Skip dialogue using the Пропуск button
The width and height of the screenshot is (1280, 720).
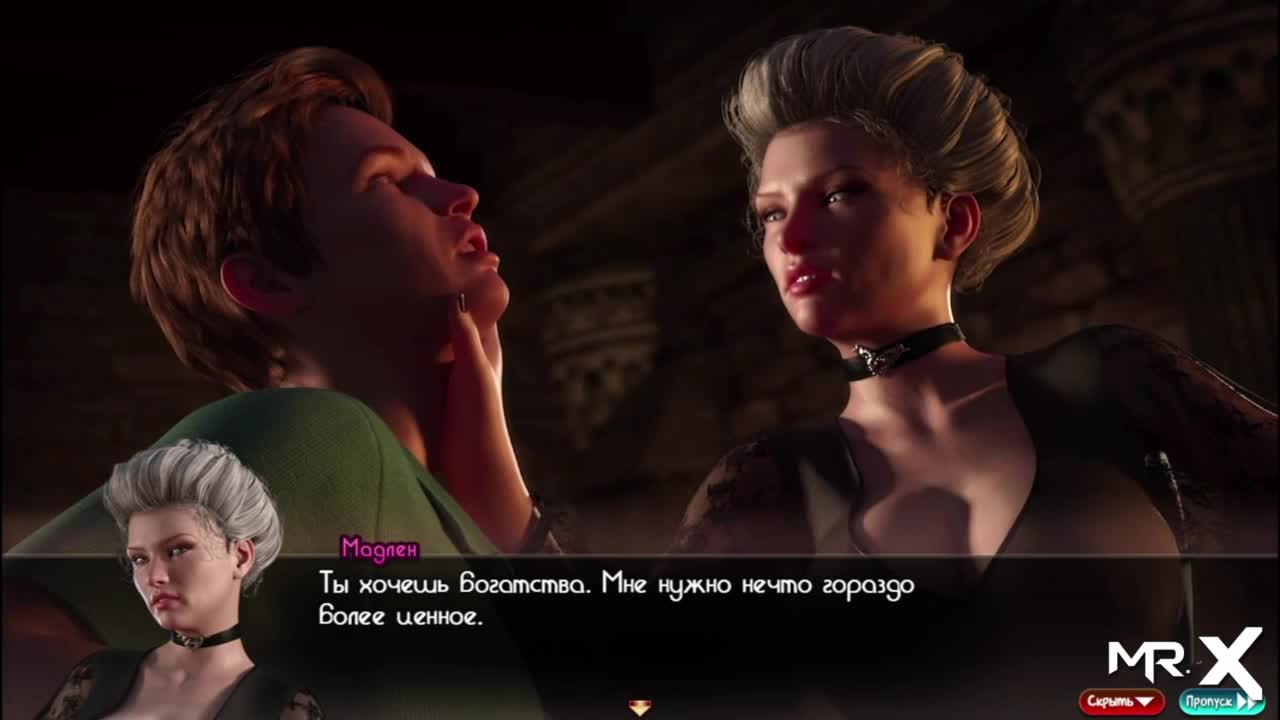1220,701
